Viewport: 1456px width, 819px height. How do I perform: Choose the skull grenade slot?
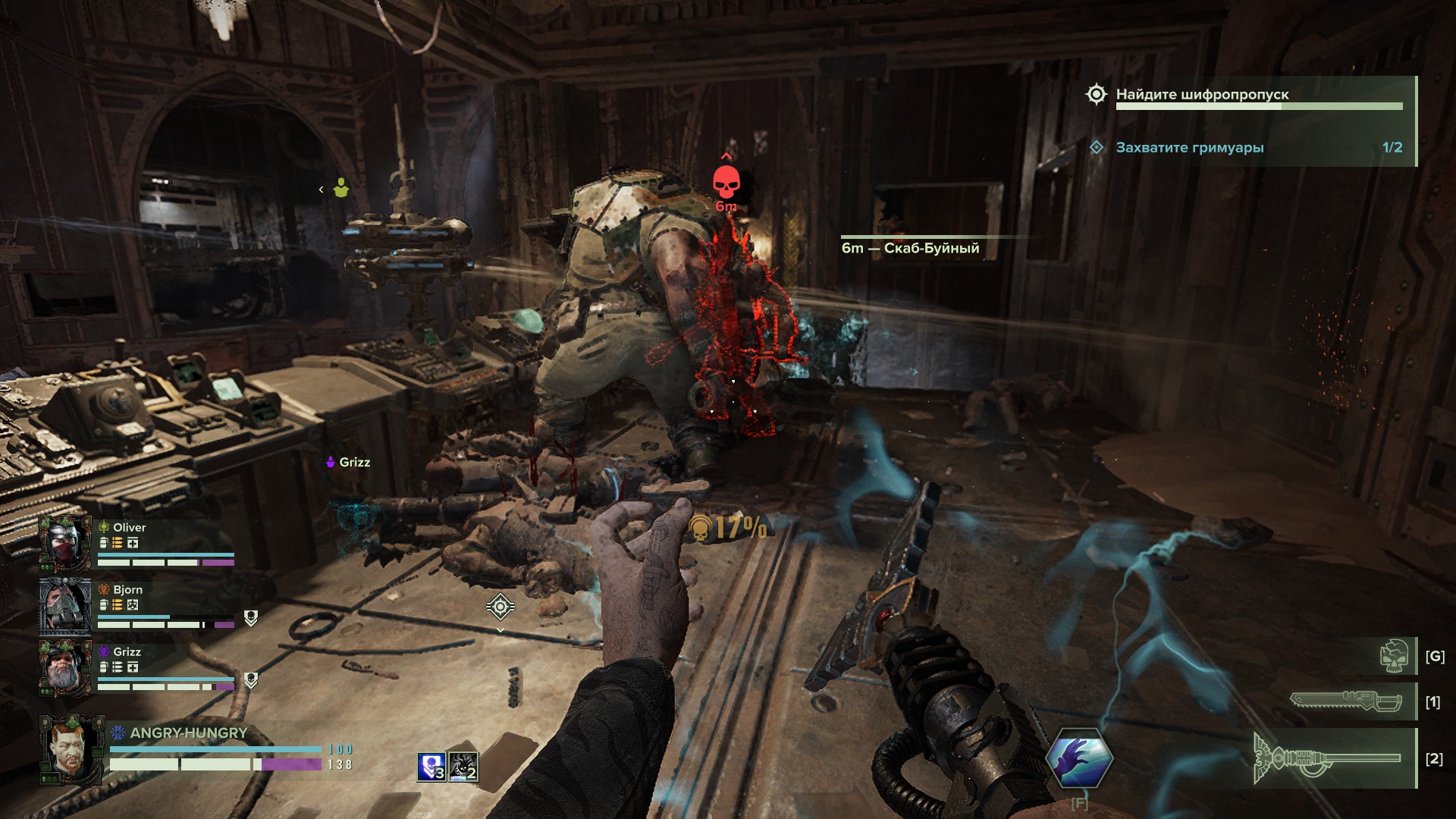(1395, 656)
